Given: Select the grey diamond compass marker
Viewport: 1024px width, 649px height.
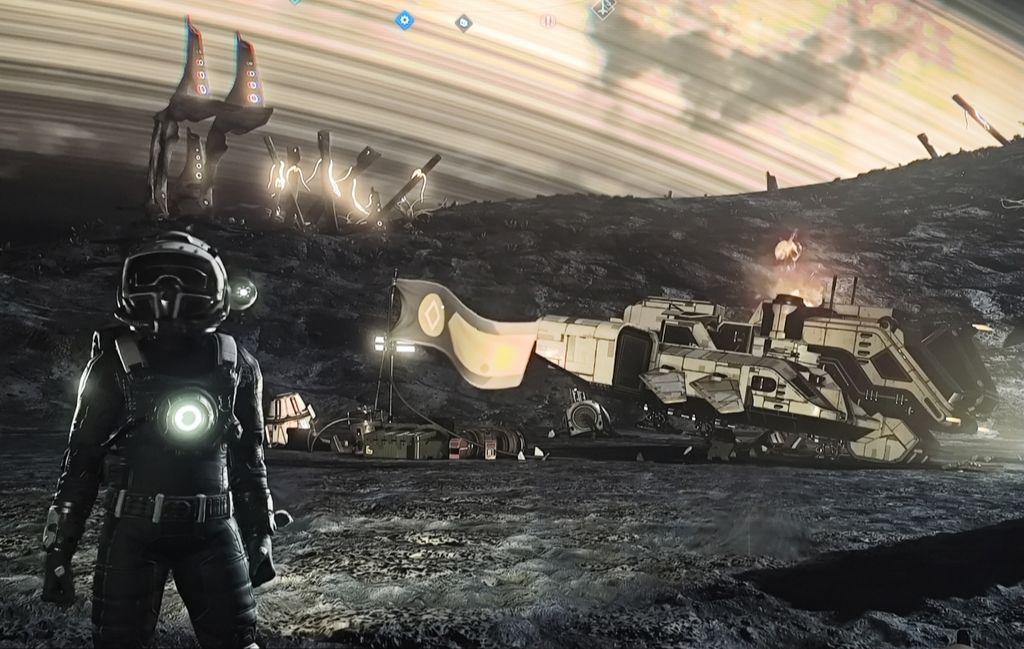Looking at the screenshot, I should [463, 22].
